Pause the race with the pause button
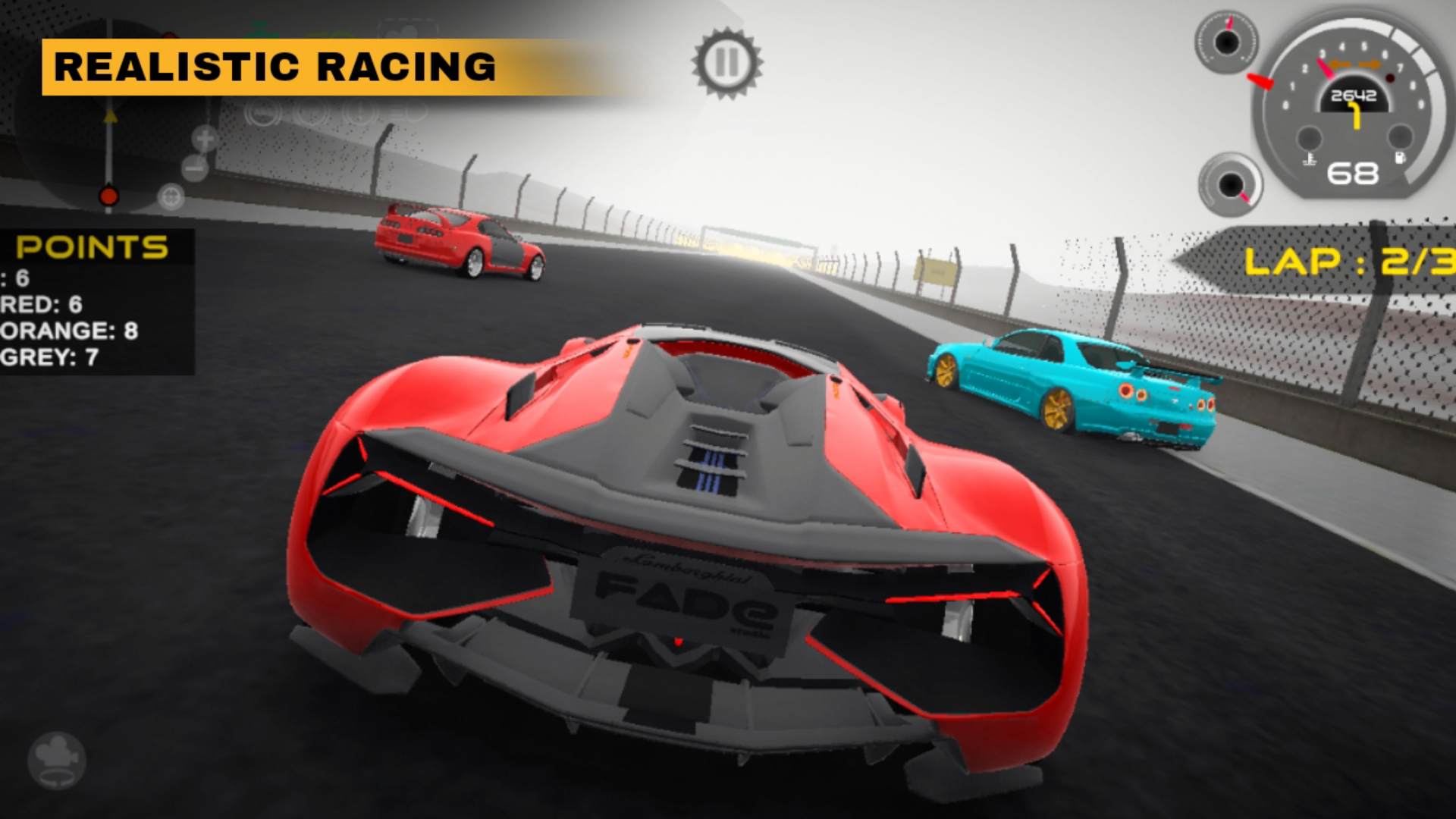Image resolution: width=1456 pixels, height=819 pixels. tap(726, 64)
